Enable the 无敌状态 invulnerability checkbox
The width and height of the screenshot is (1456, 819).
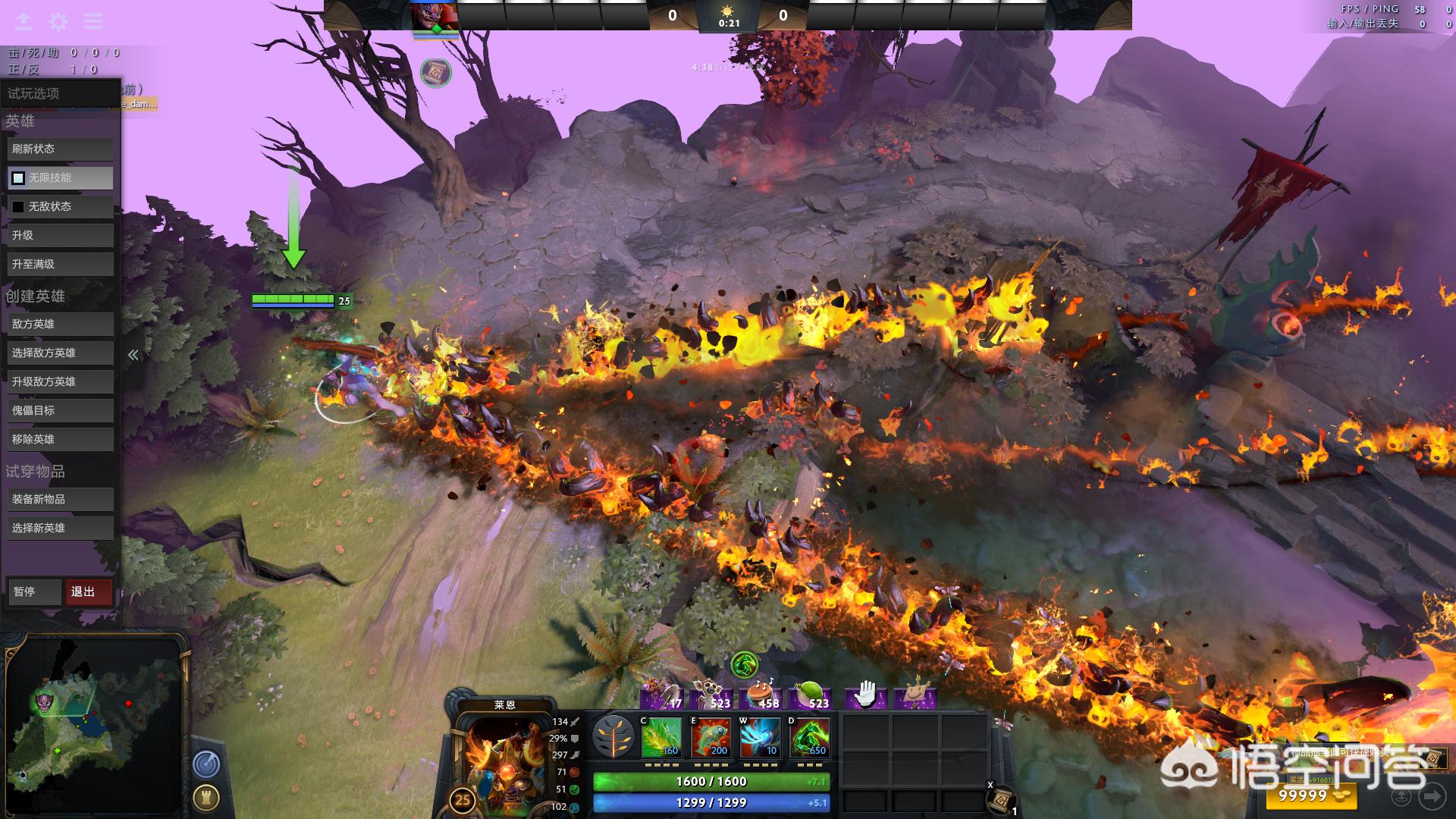[x=18, y=207]
